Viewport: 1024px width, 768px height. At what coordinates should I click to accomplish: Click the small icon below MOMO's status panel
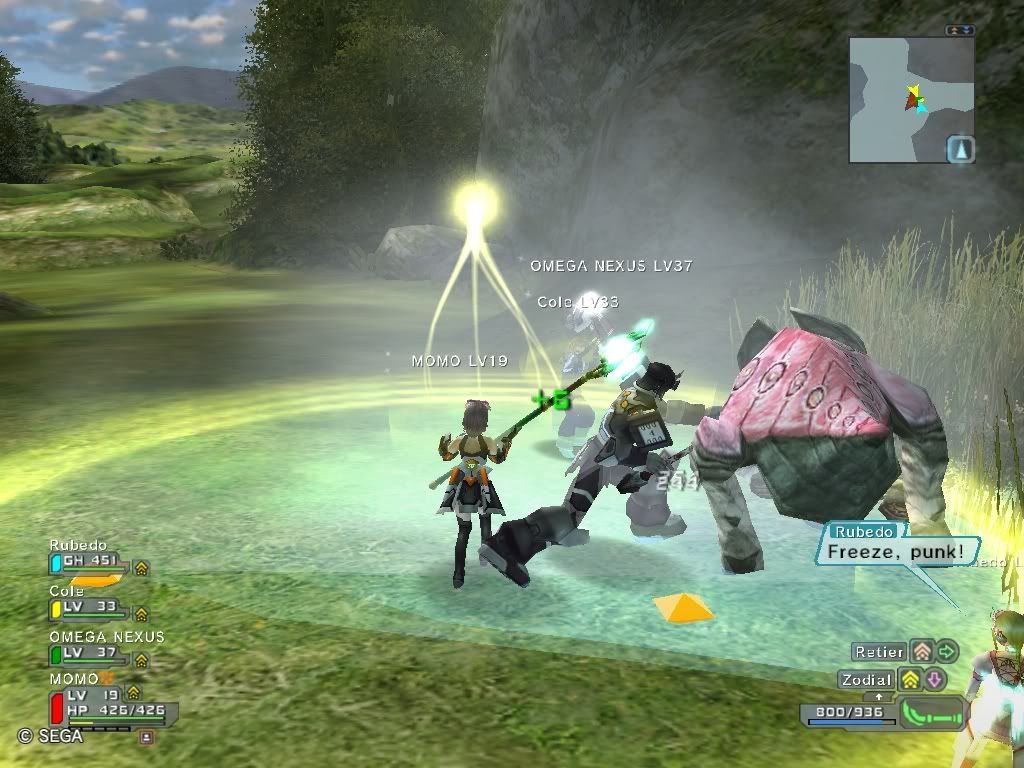[147, 737]
